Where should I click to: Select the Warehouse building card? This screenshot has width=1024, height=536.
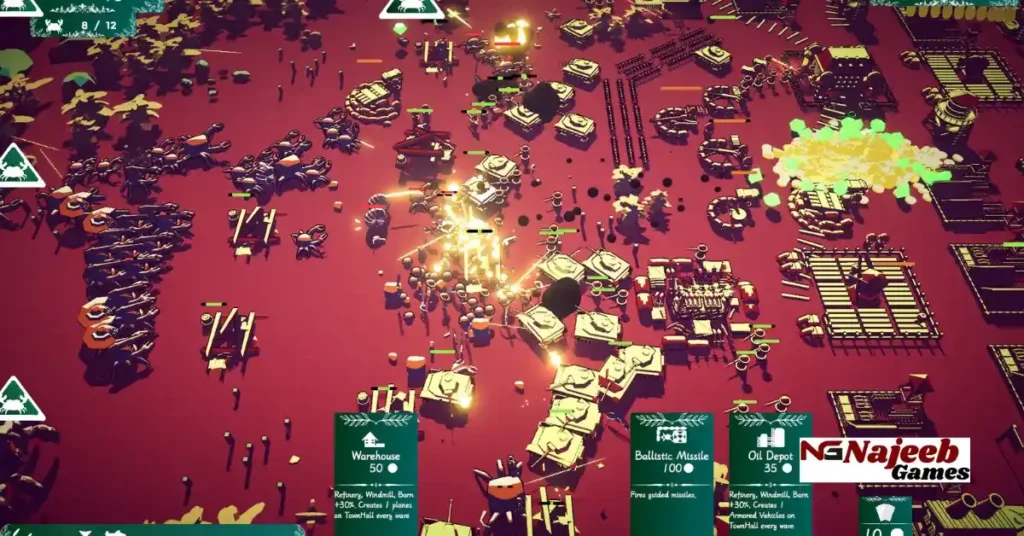pos(375,472)
